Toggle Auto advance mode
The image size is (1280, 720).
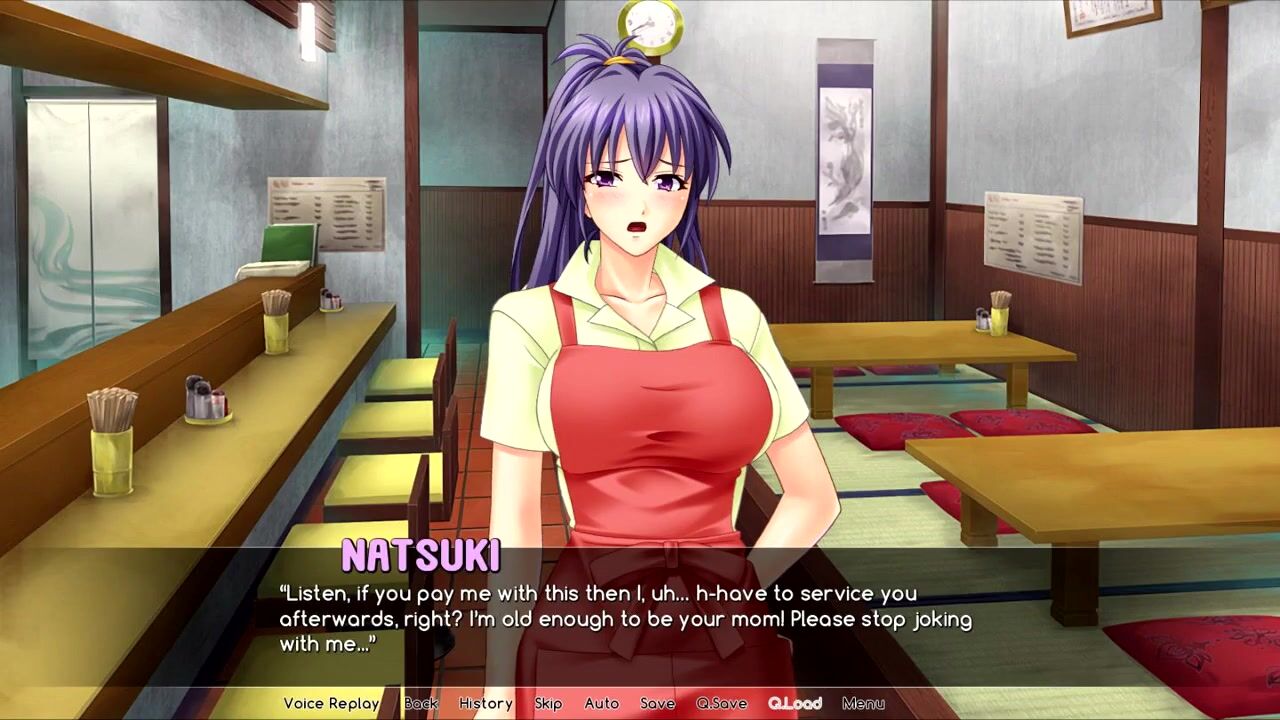(602, 703)
